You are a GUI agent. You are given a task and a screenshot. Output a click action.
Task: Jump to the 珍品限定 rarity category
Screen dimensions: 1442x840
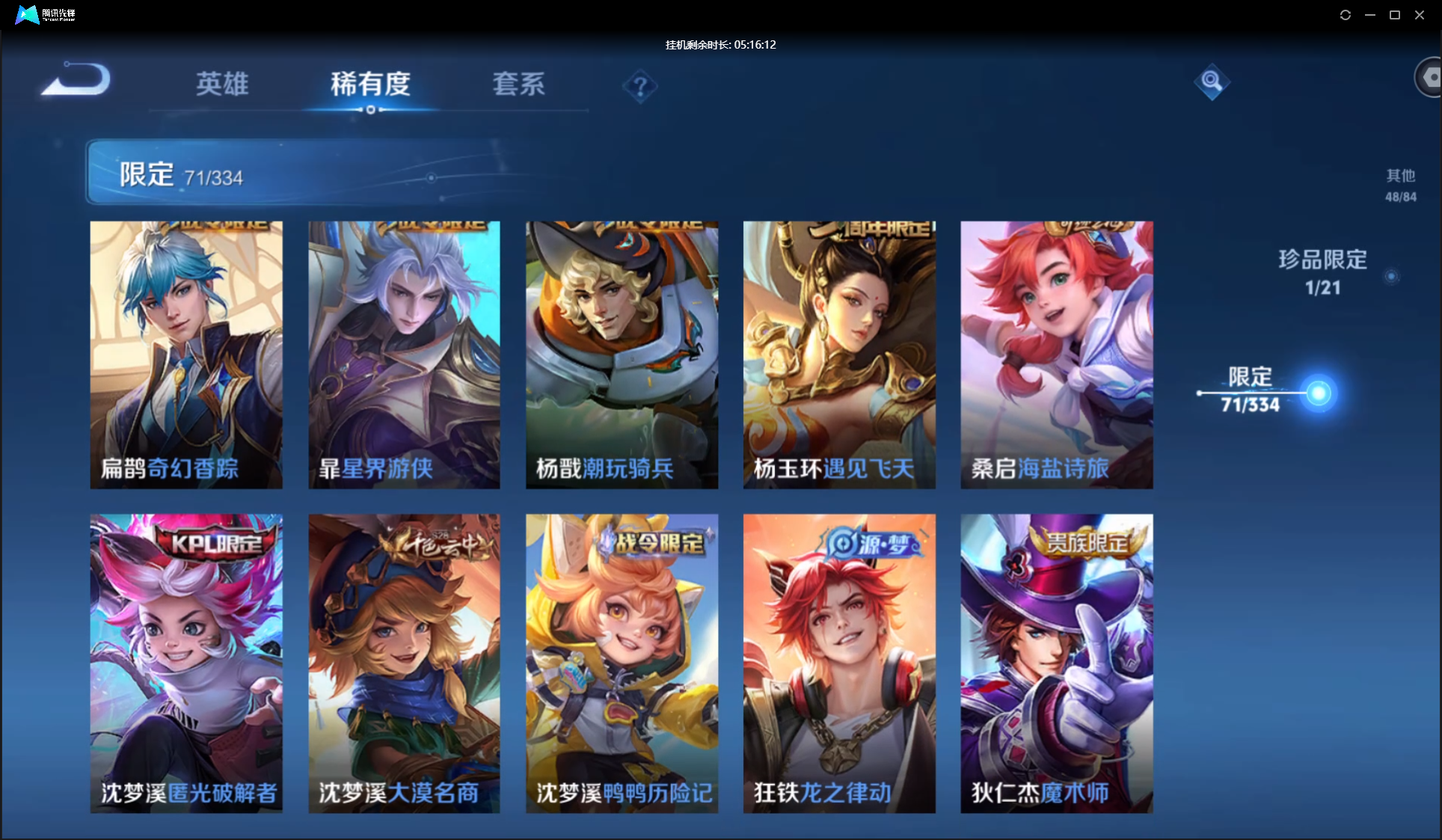click(x=1322, y=272)
